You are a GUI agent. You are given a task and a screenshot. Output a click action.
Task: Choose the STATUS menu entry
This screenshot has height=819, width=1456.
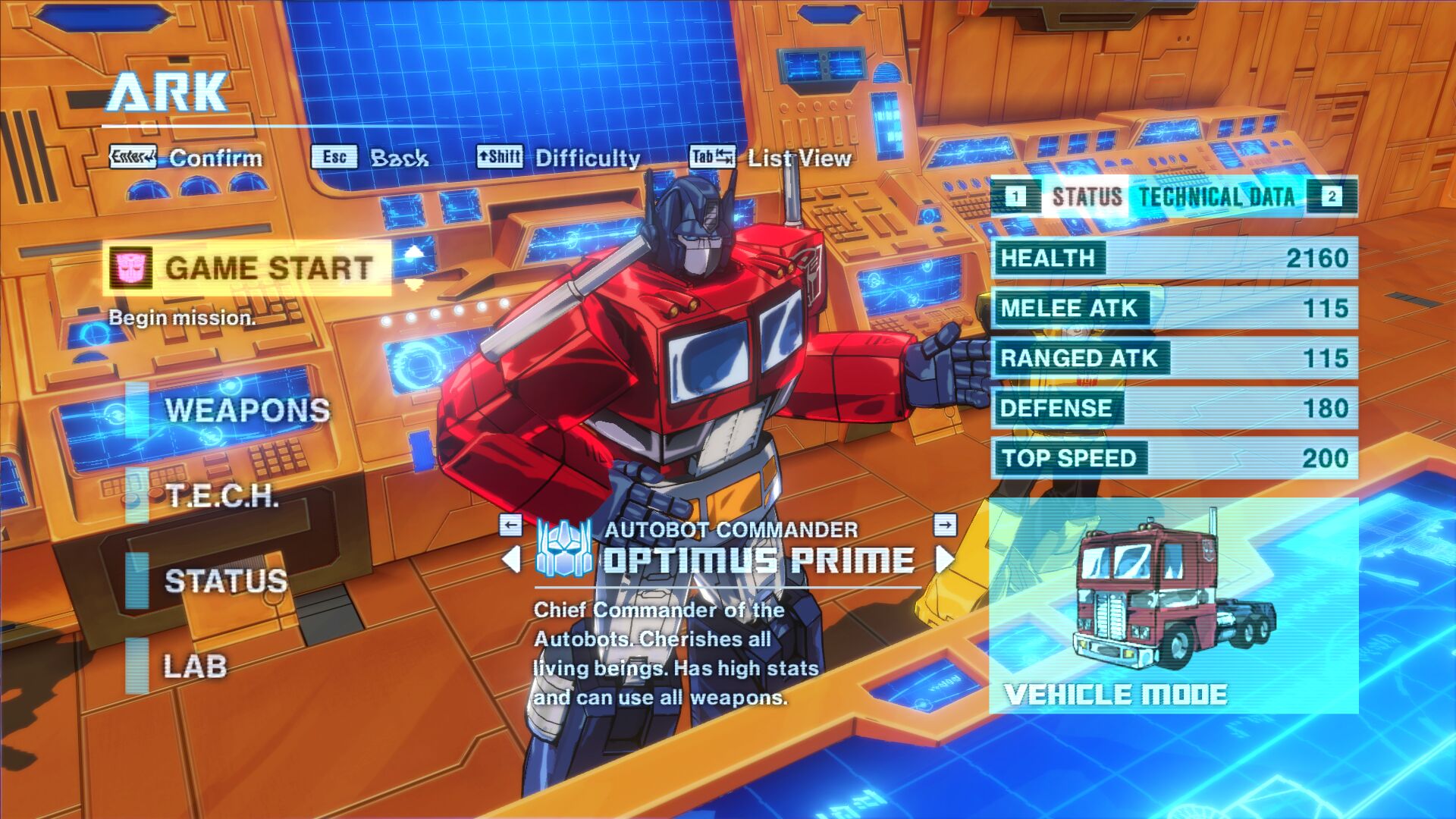tap(225, 581)
